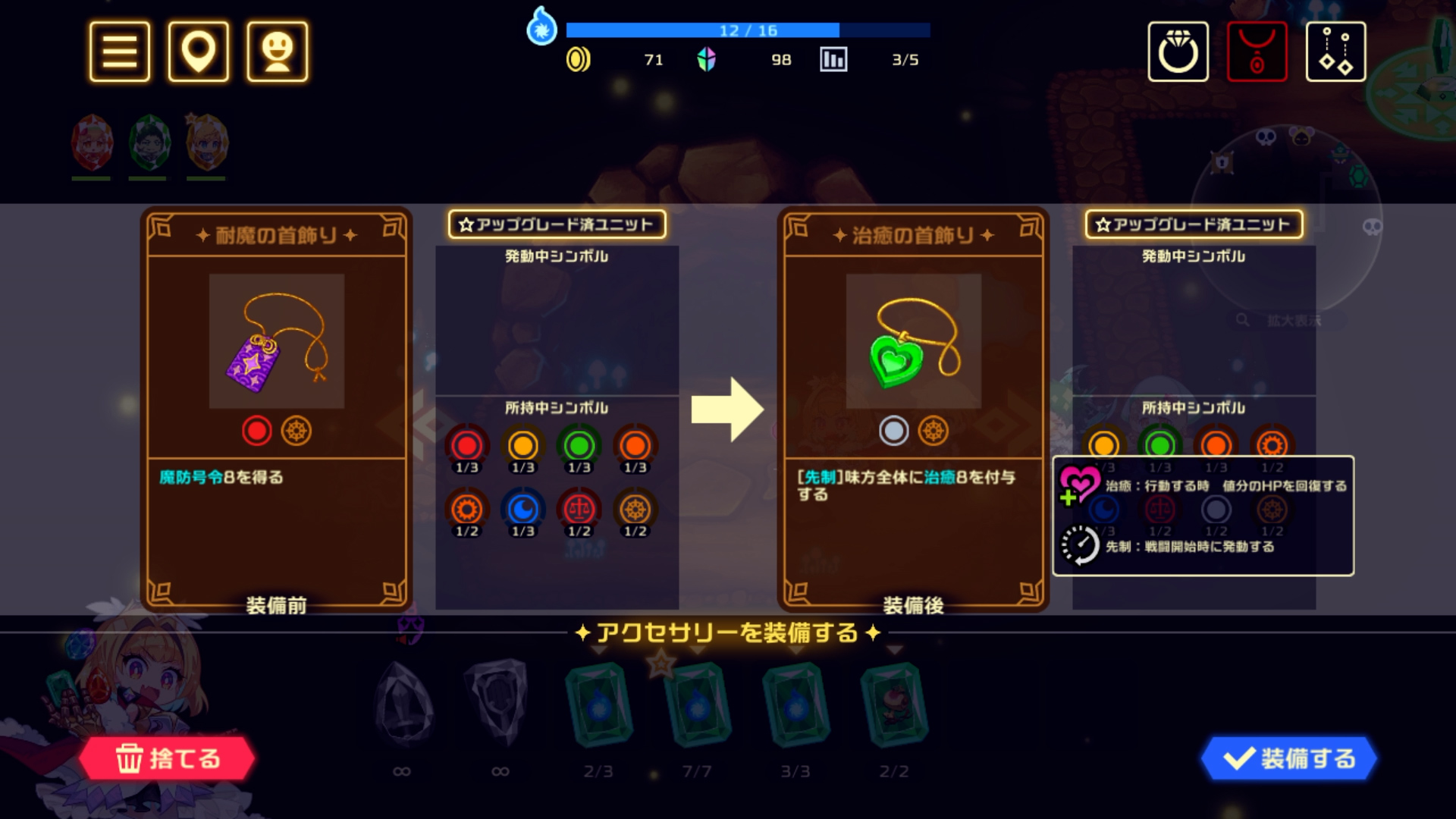The image size is (1456, 819).
Task: Click the blue flame energy icon
Action: 541,27
